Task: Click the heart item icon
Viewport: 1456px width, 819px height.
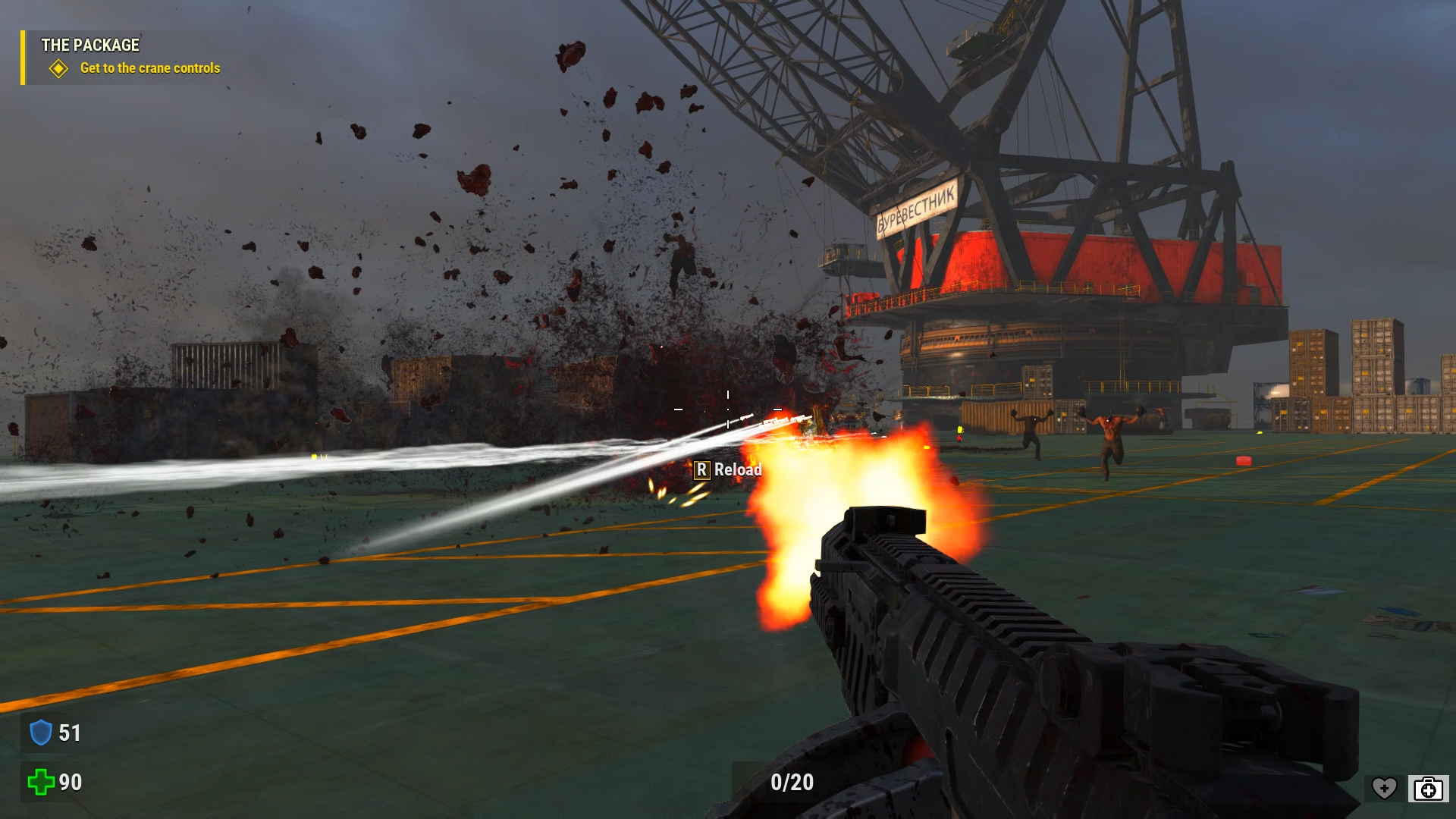Action: 1384,789
